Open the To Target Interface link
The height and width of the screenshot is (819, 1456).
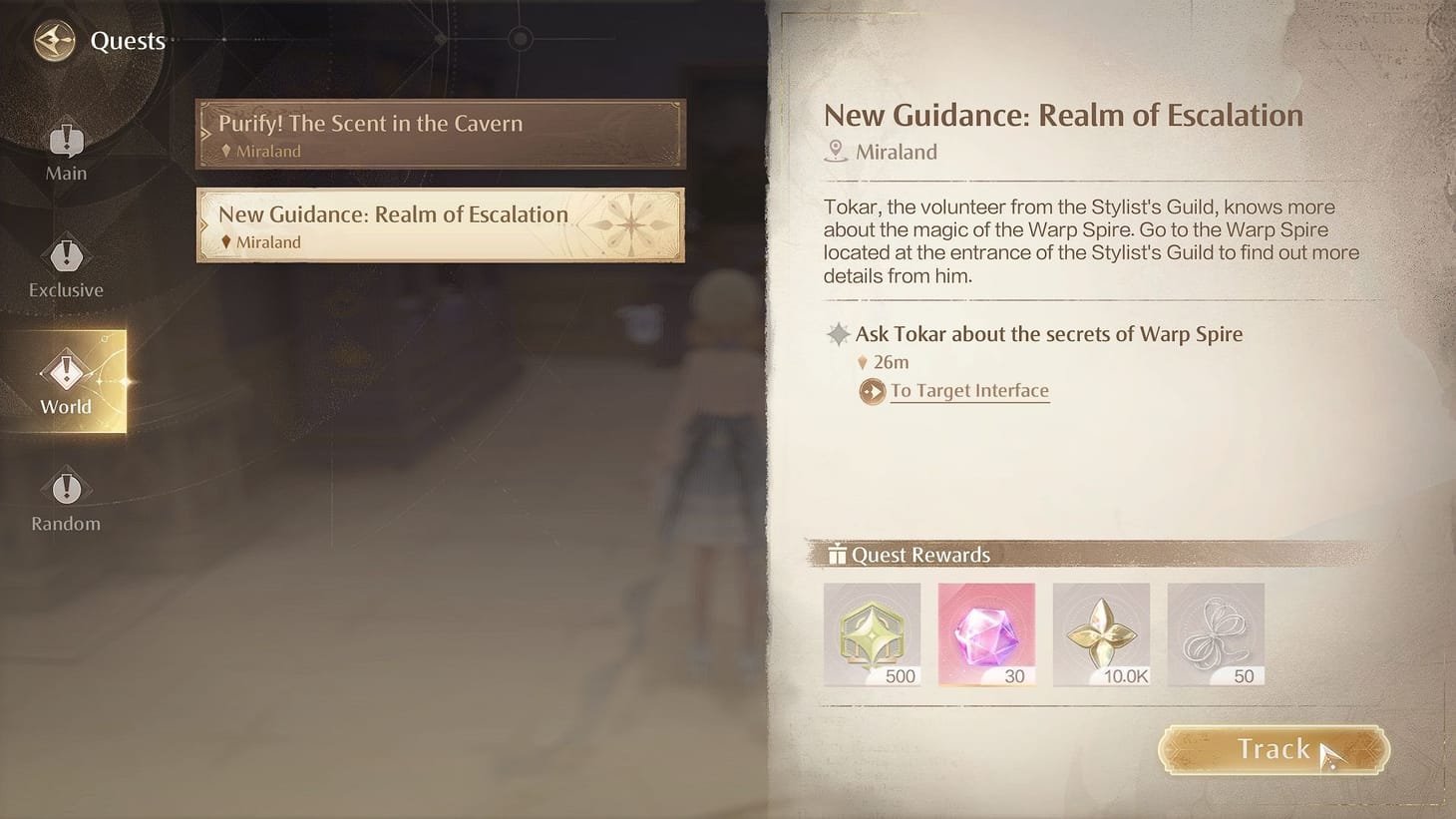968,390
